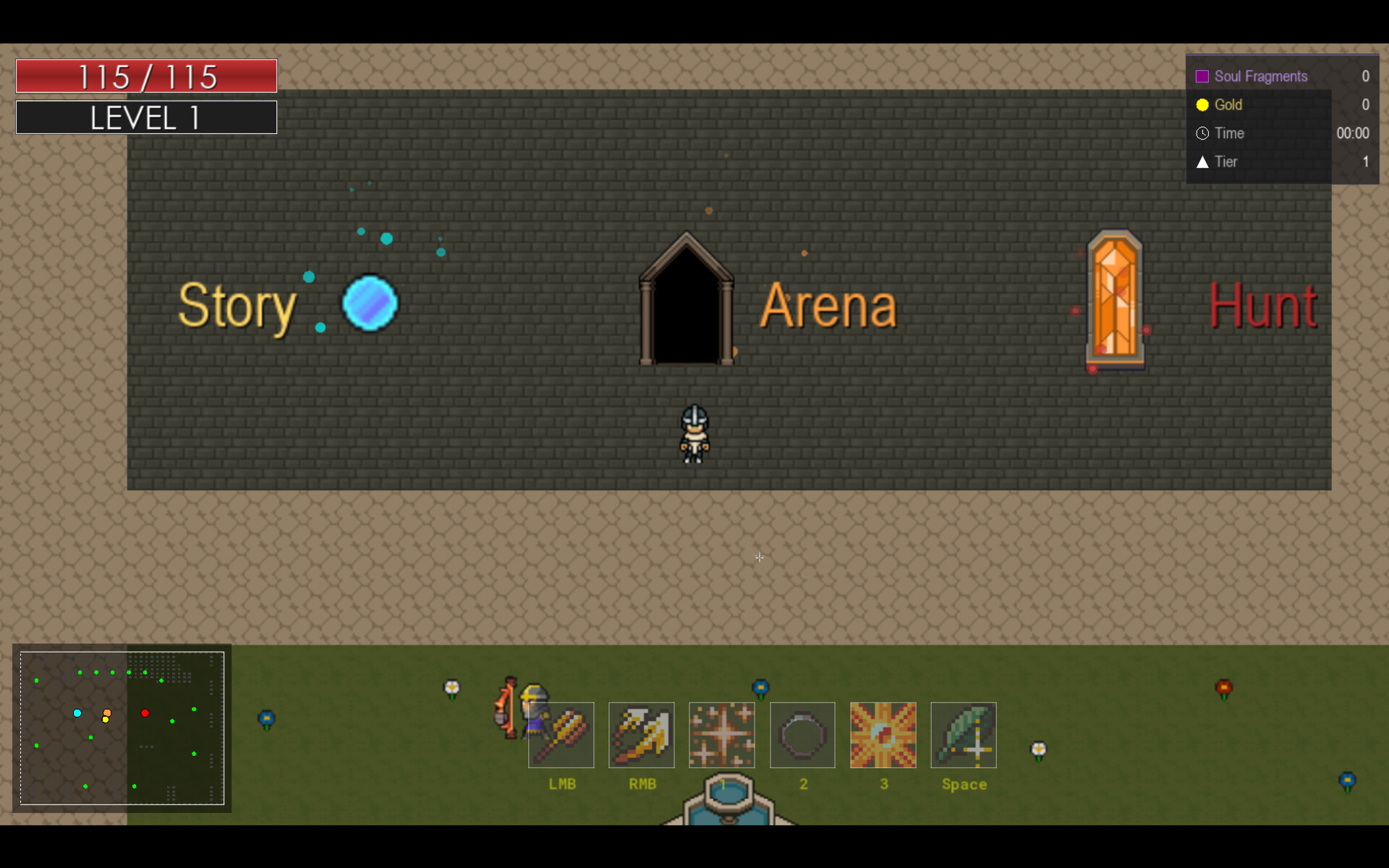Click the yellow Gold coin icon

1203,105
